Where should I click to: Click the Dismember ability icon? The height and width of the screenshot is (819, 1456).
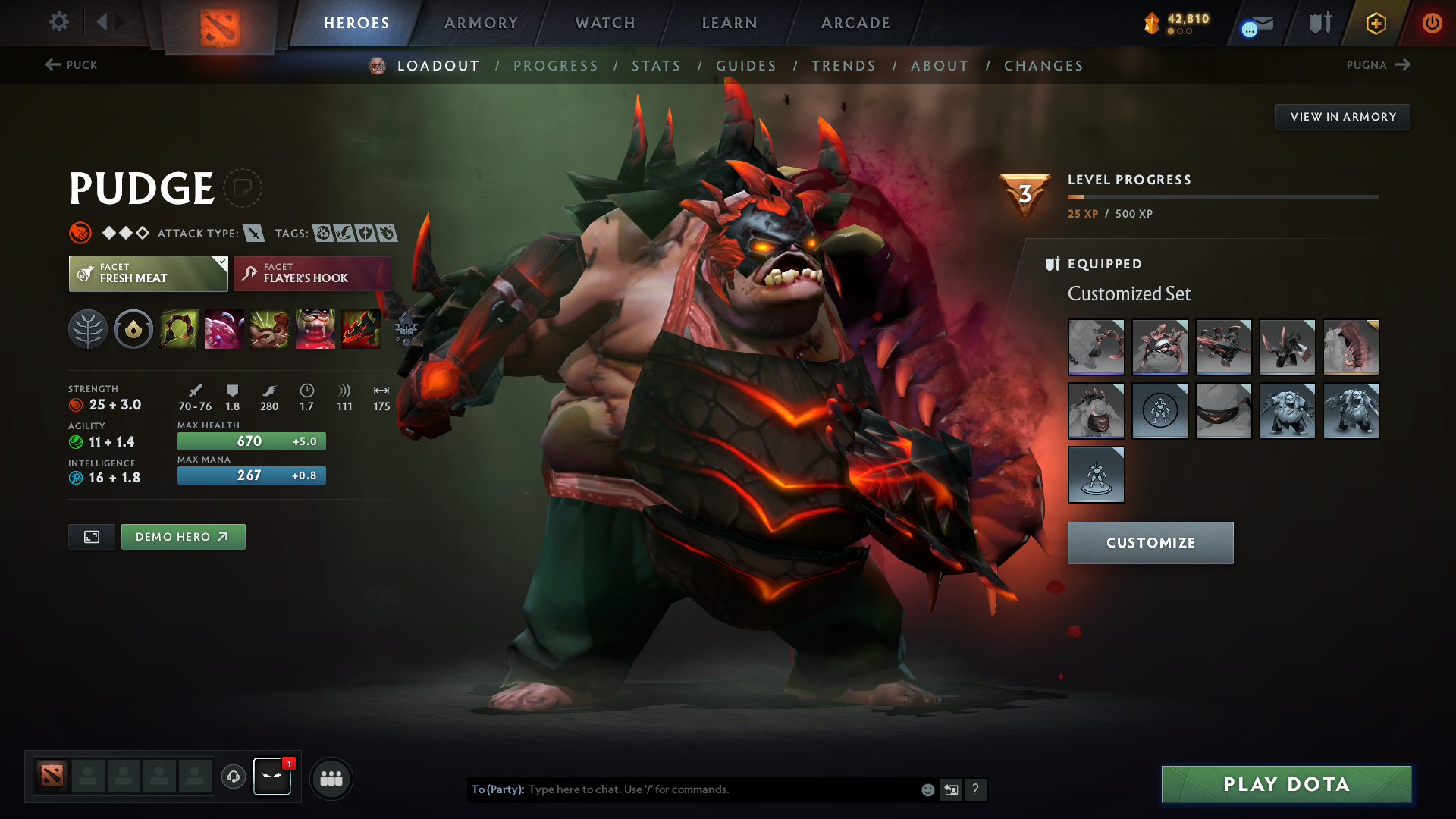click(315, 329)
